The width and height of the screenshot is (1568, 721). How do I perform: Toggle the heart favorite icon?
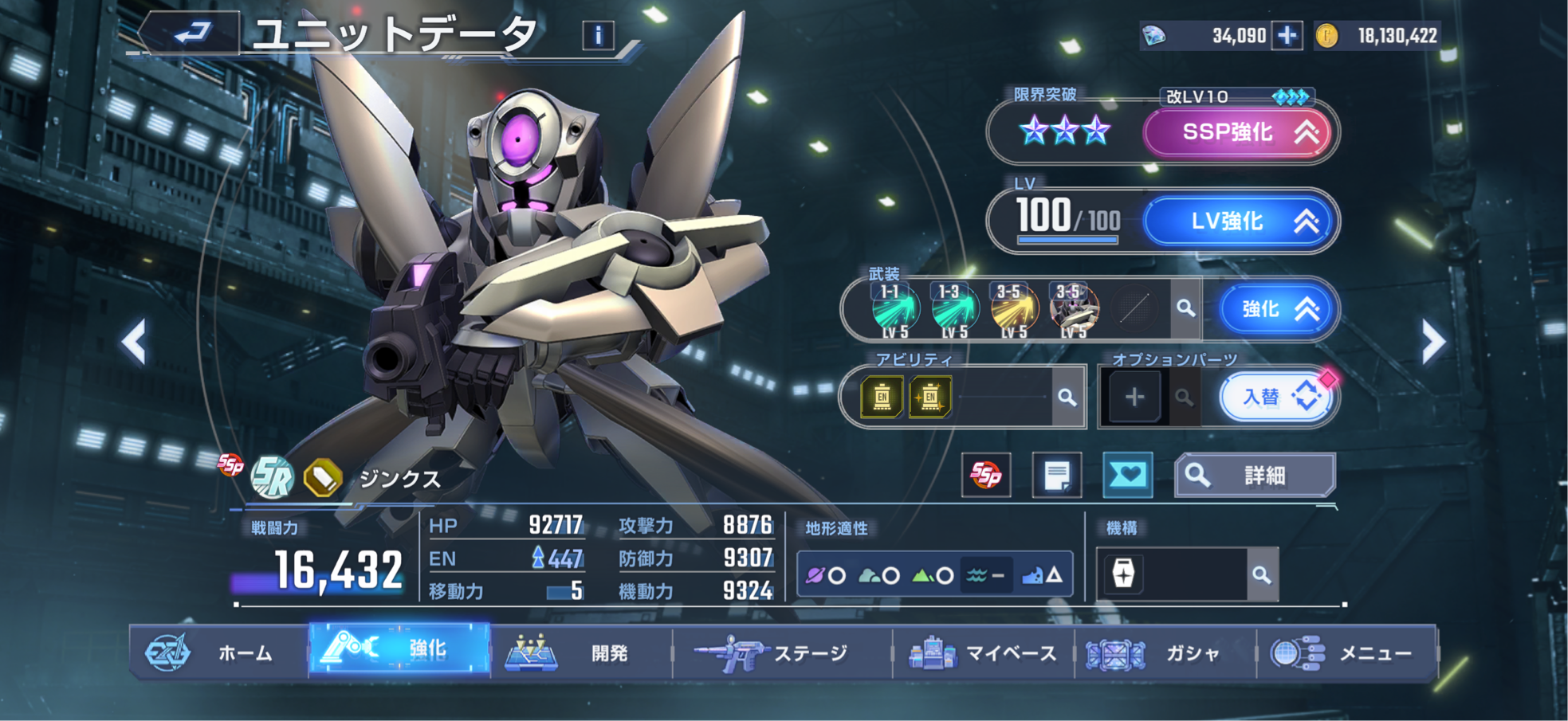[1127, 476]
